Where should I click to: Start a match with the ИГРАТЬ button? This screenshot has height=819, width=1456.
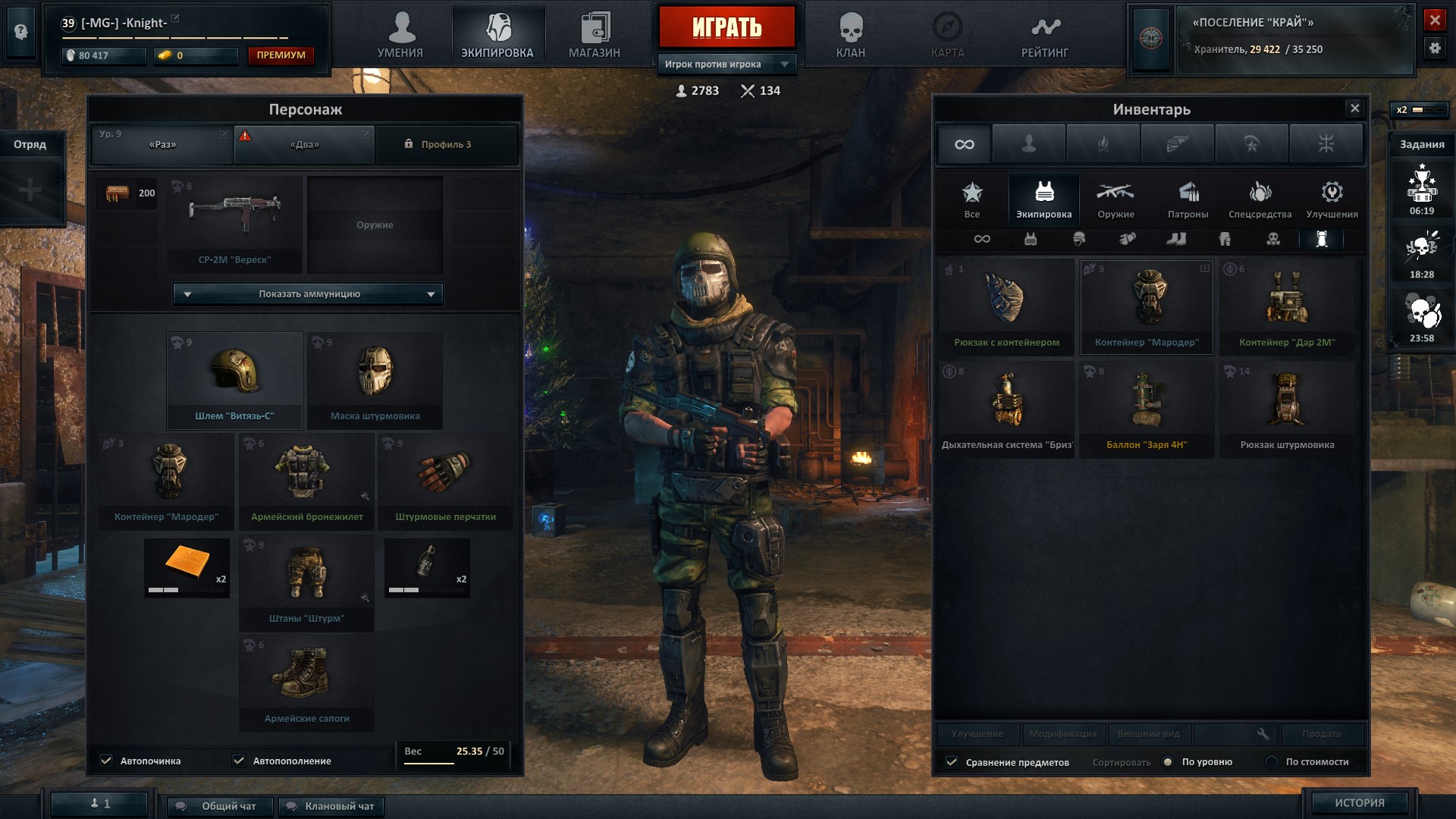726,27
